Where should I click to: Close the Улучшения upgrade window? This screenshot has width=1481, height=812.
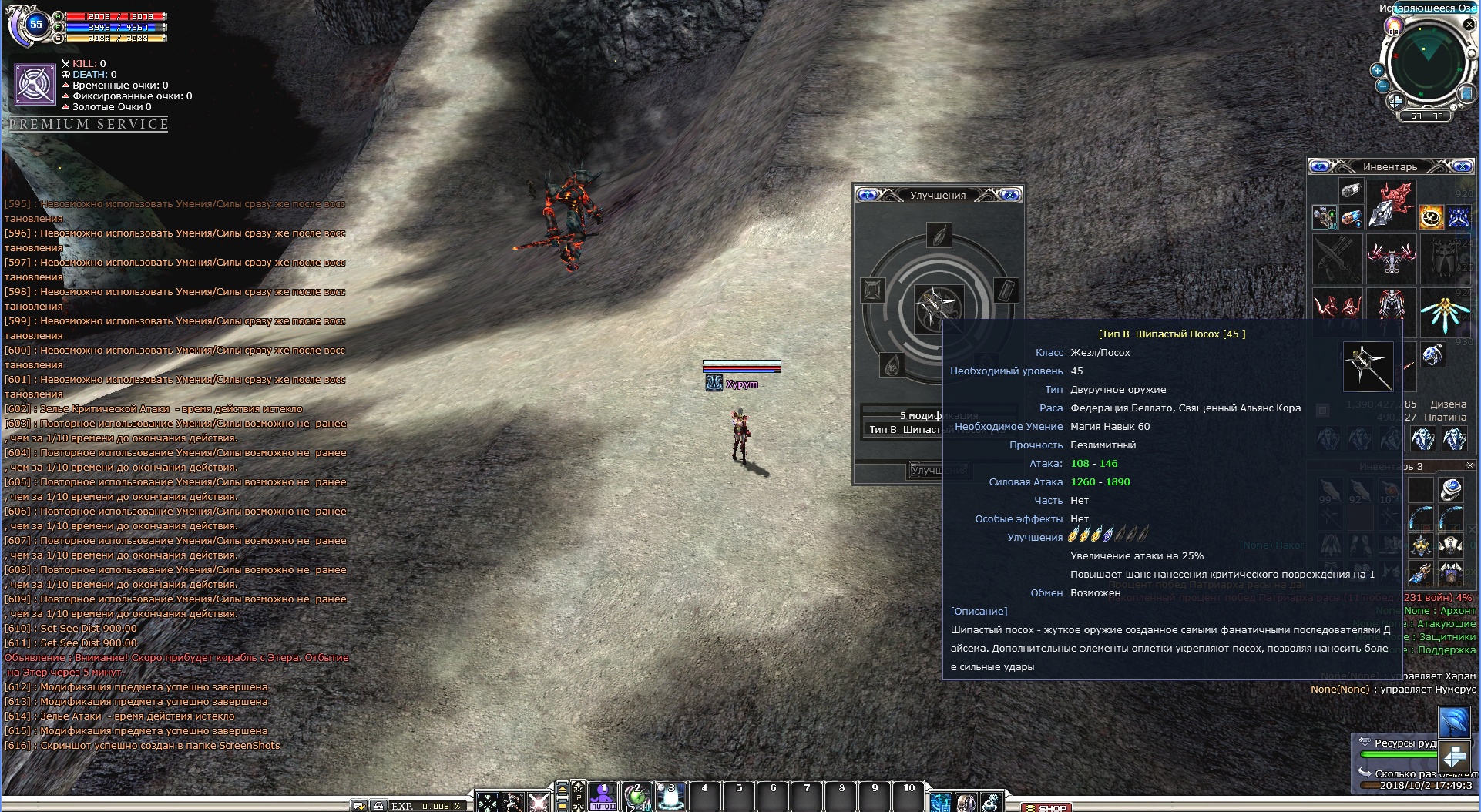click(1010, 195)
